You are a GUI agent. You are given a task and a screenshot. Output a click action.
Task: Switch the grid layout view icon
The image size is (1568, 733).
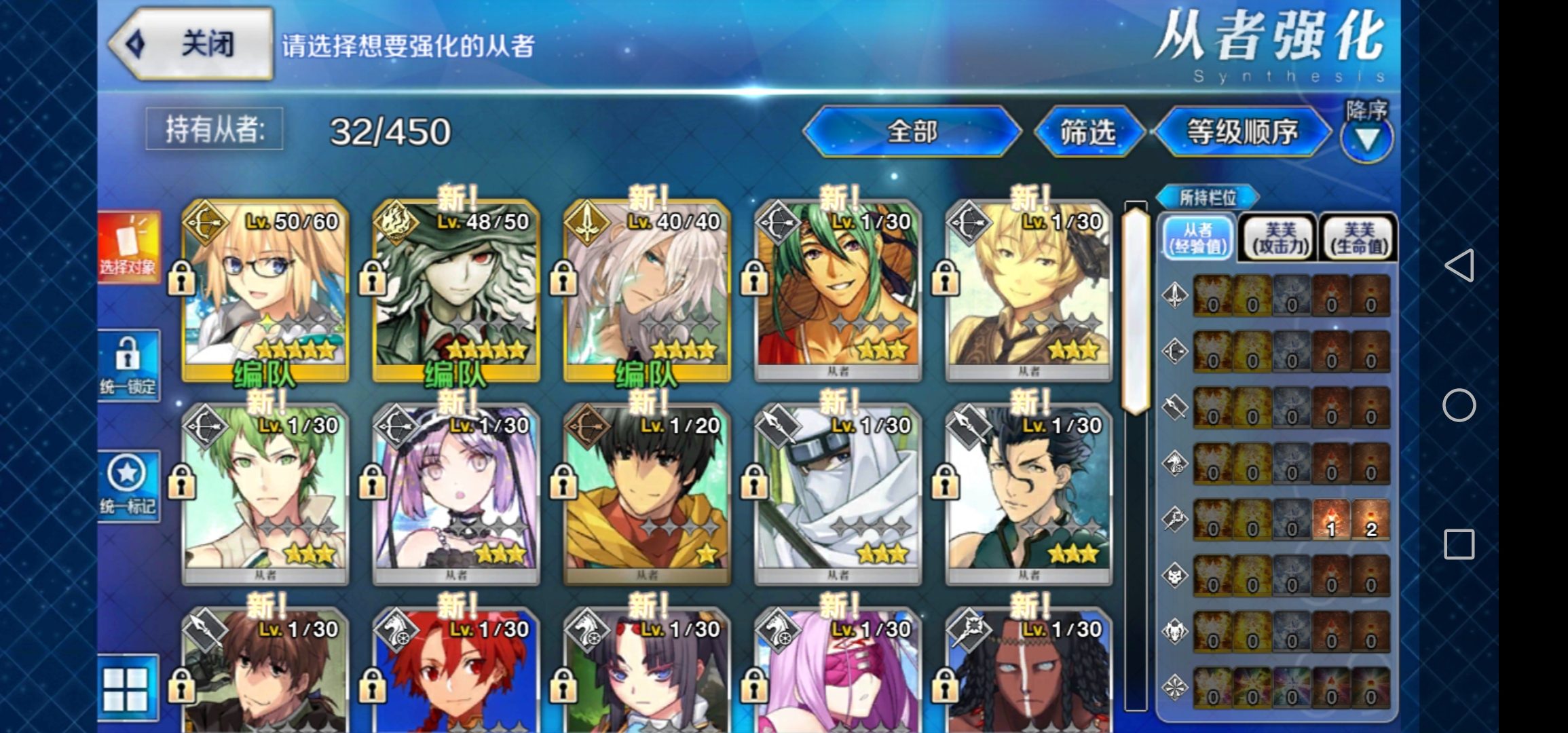click(126, 688)
